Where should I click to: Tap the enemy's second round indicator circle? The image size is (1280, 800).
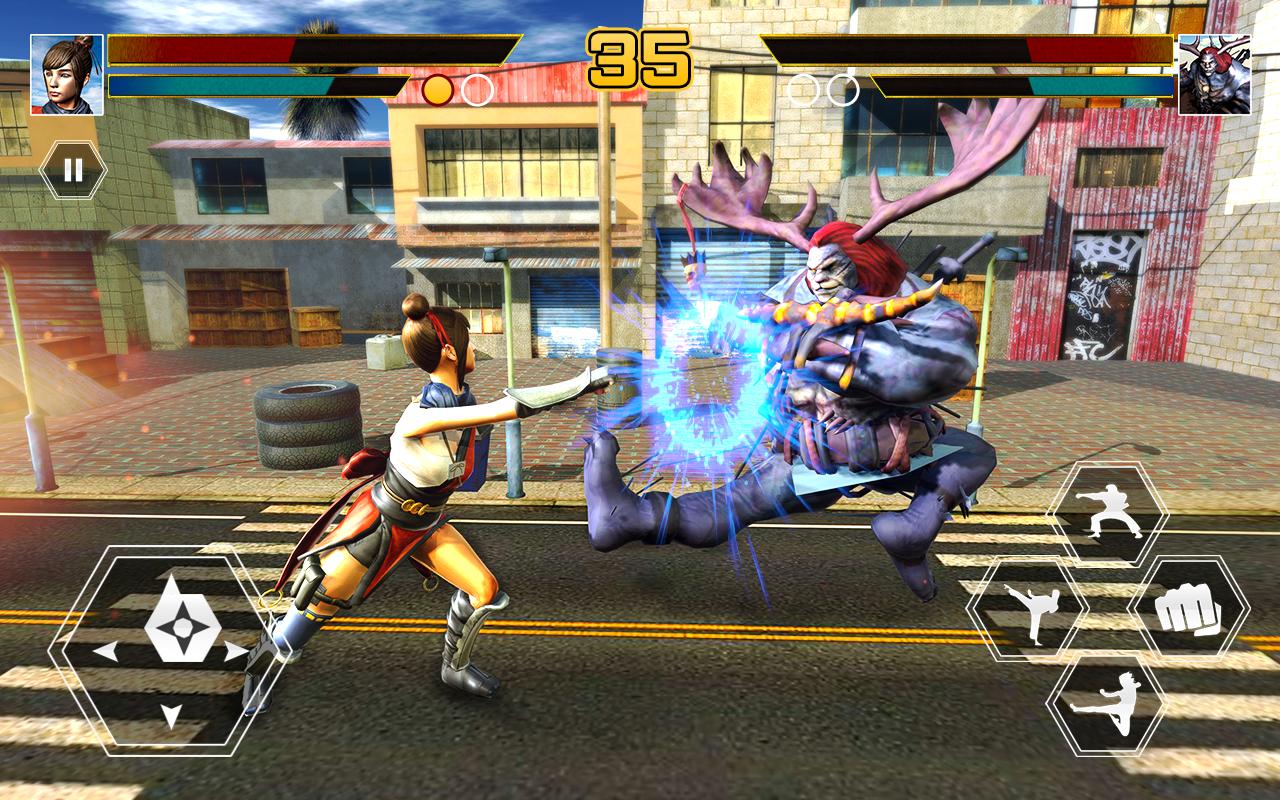[x=843, y=88]
